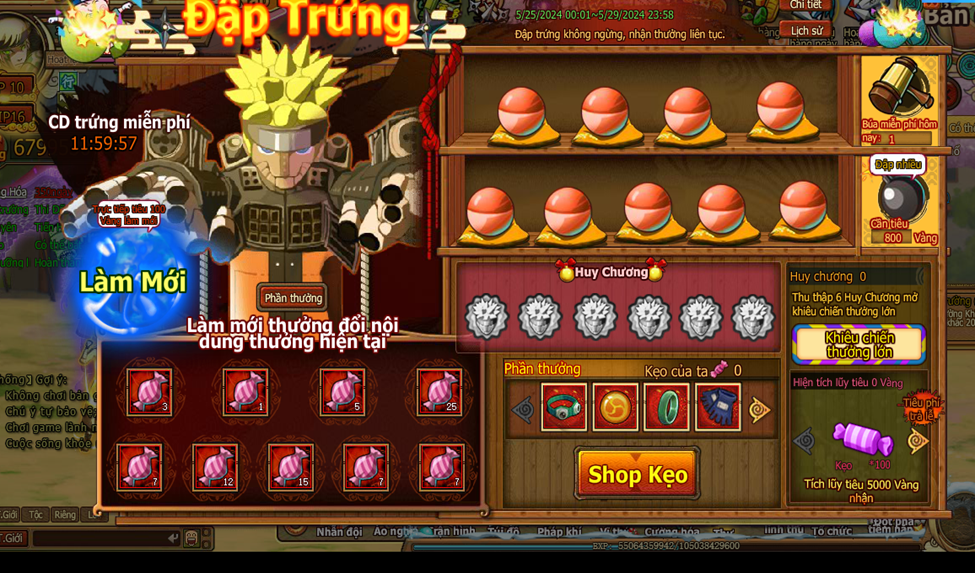Open the Chi tiết details button
The height and width of the screenshot is (573, 975).
tap(805, 6)
